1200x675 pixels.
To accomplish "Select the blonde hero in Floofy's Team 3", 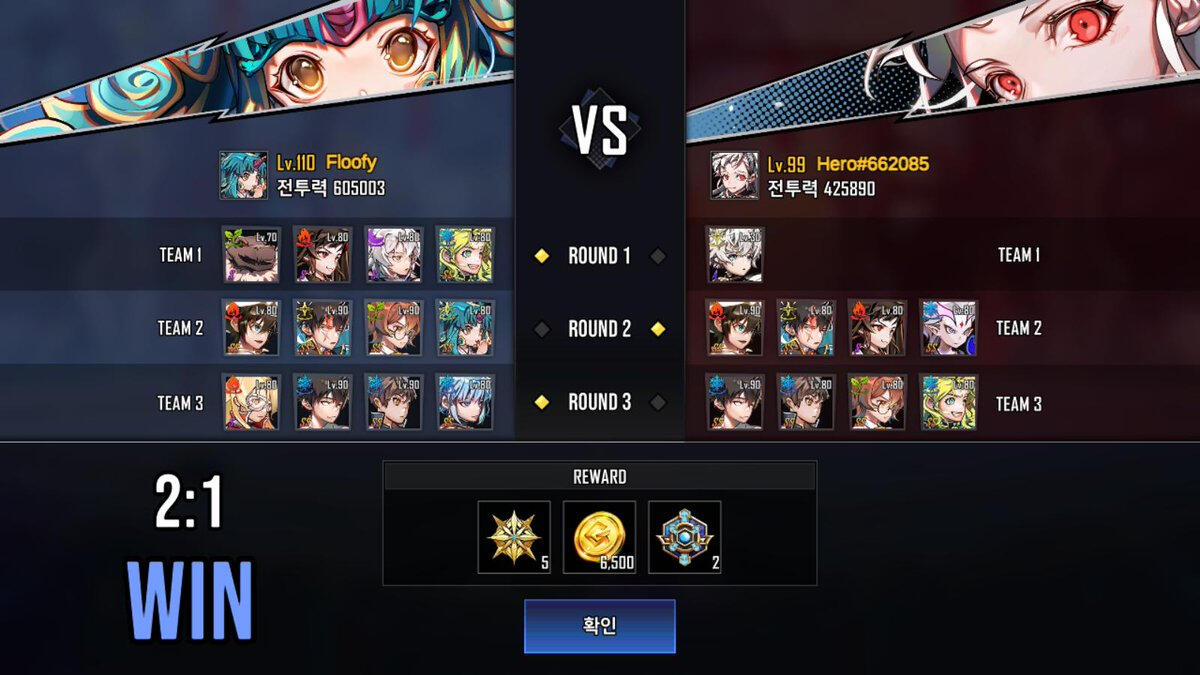I will (x=251, y=402).
